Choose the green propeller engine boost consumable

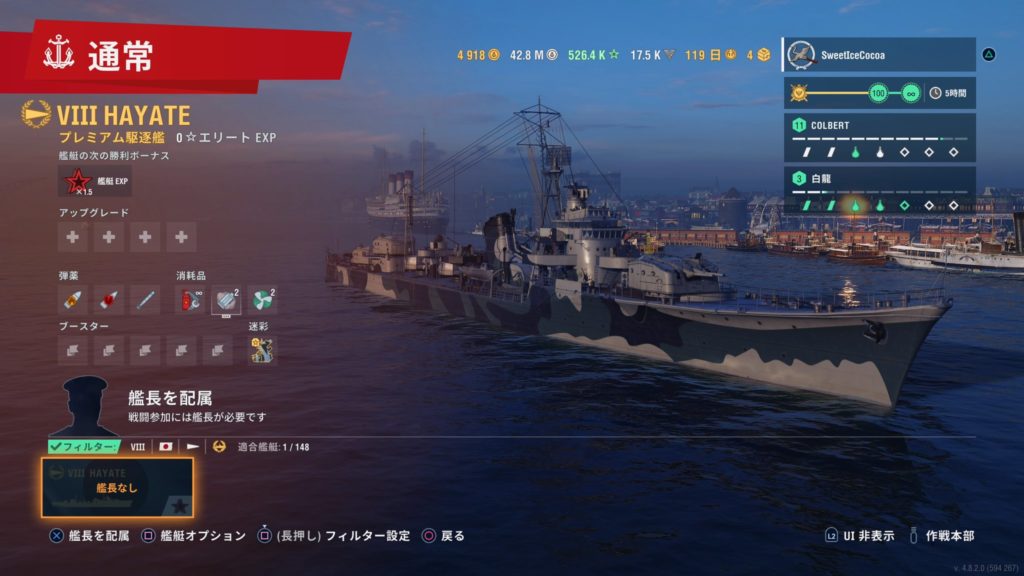coord(262,299)
